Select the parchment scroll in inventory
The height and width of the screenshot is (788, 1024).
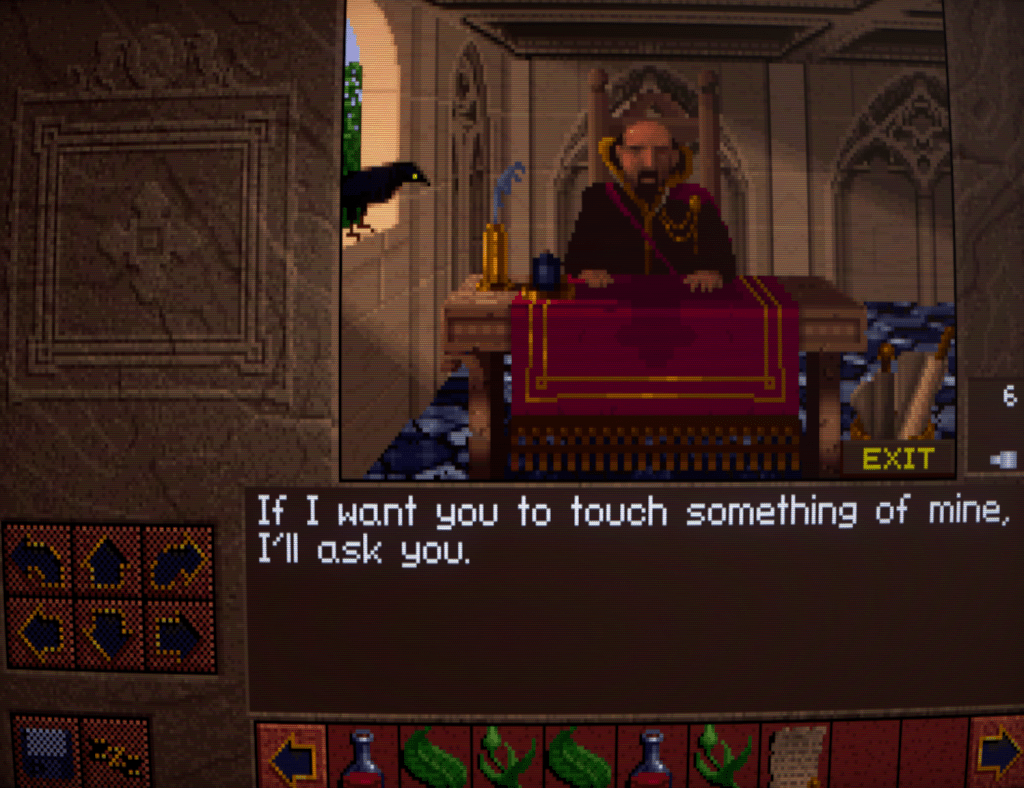click(796, 755)
